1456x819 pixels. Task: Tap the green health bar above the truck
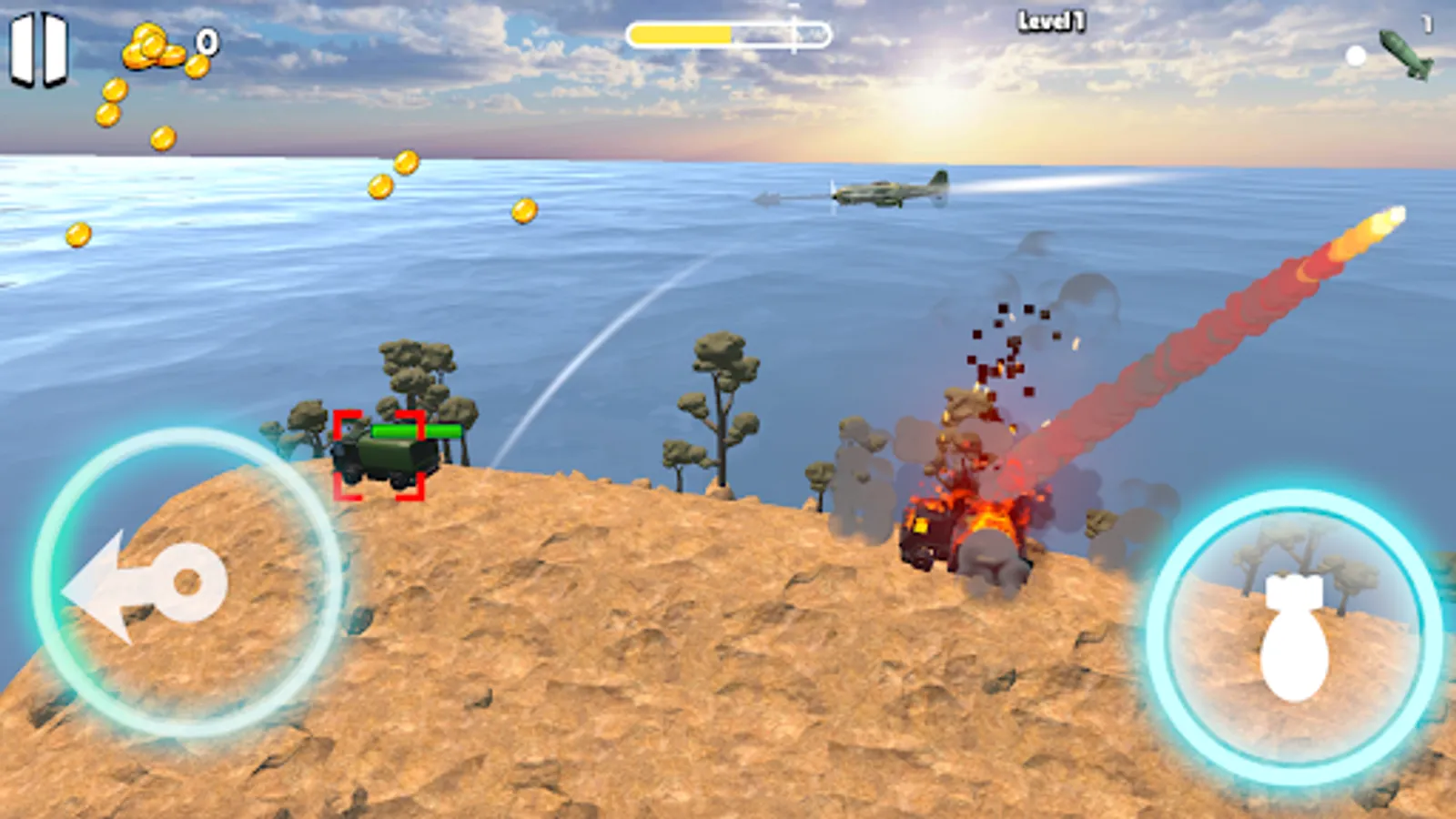coord(419,430)
